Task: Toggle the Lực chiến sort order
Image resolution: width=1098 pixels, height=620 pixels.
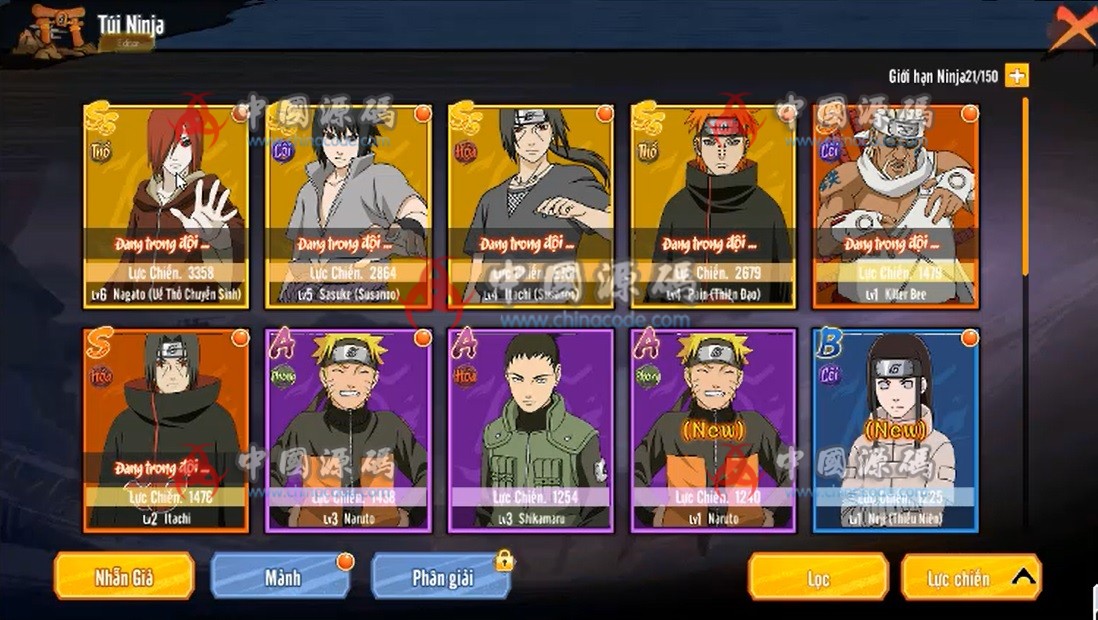Action: click(970, 578)
